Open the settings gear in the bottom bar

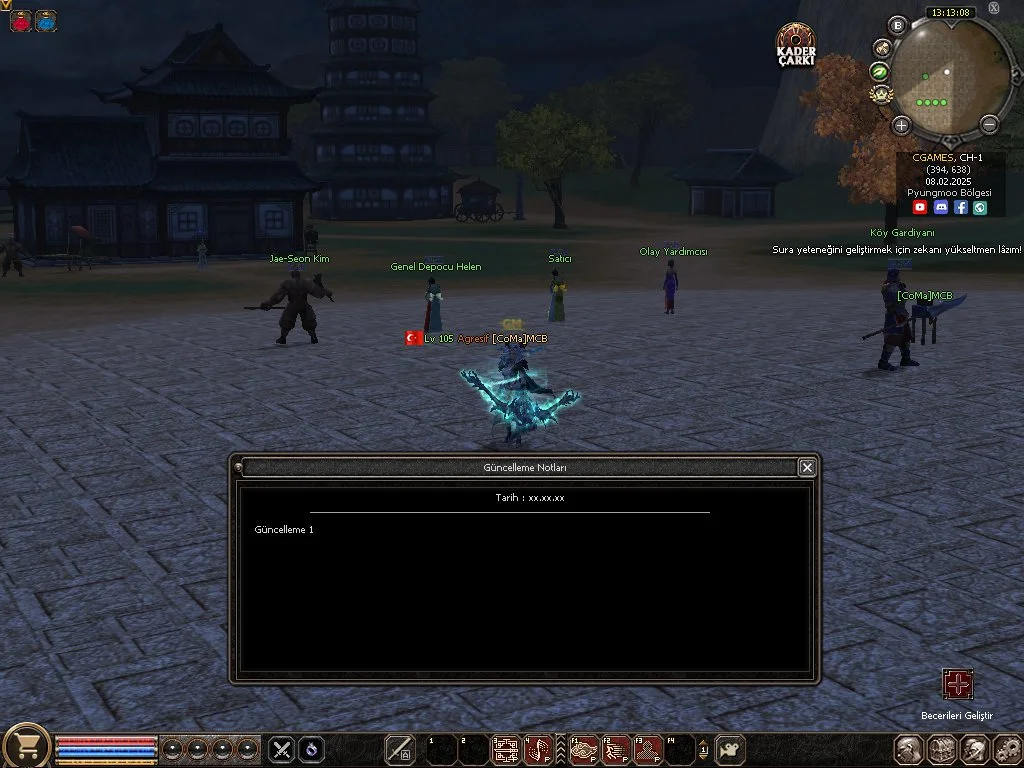pyautogui.click(x=1005, y=749)
